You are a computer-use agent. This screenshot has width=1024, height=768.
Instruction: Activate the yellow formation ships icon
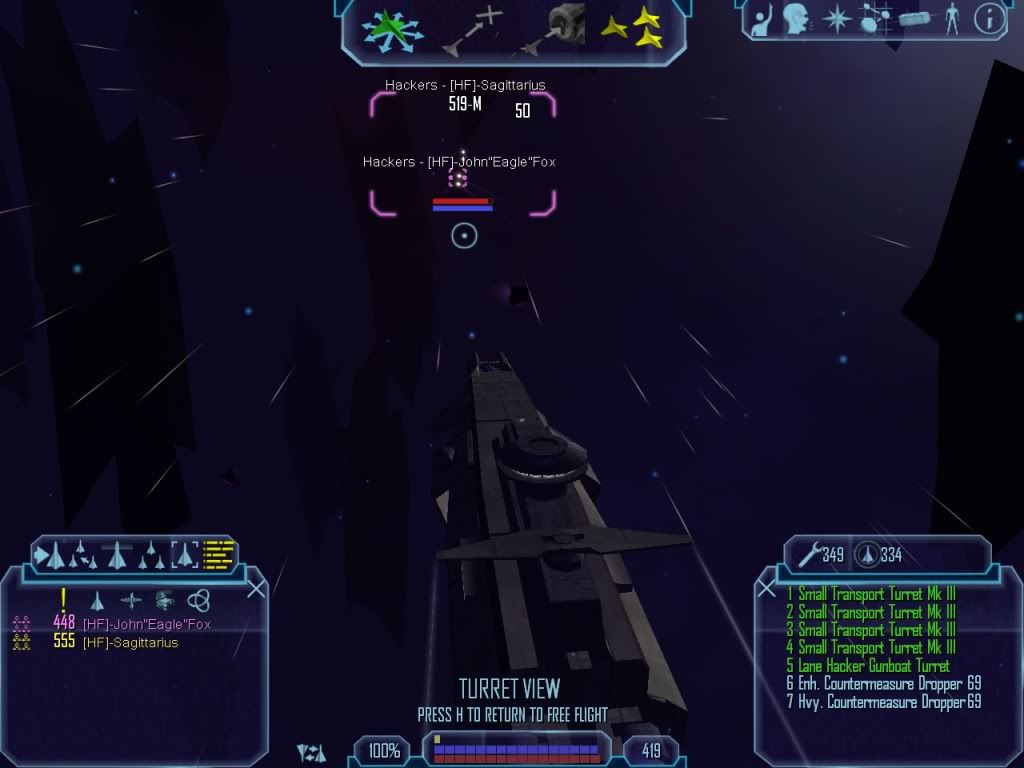click(631, 28)
